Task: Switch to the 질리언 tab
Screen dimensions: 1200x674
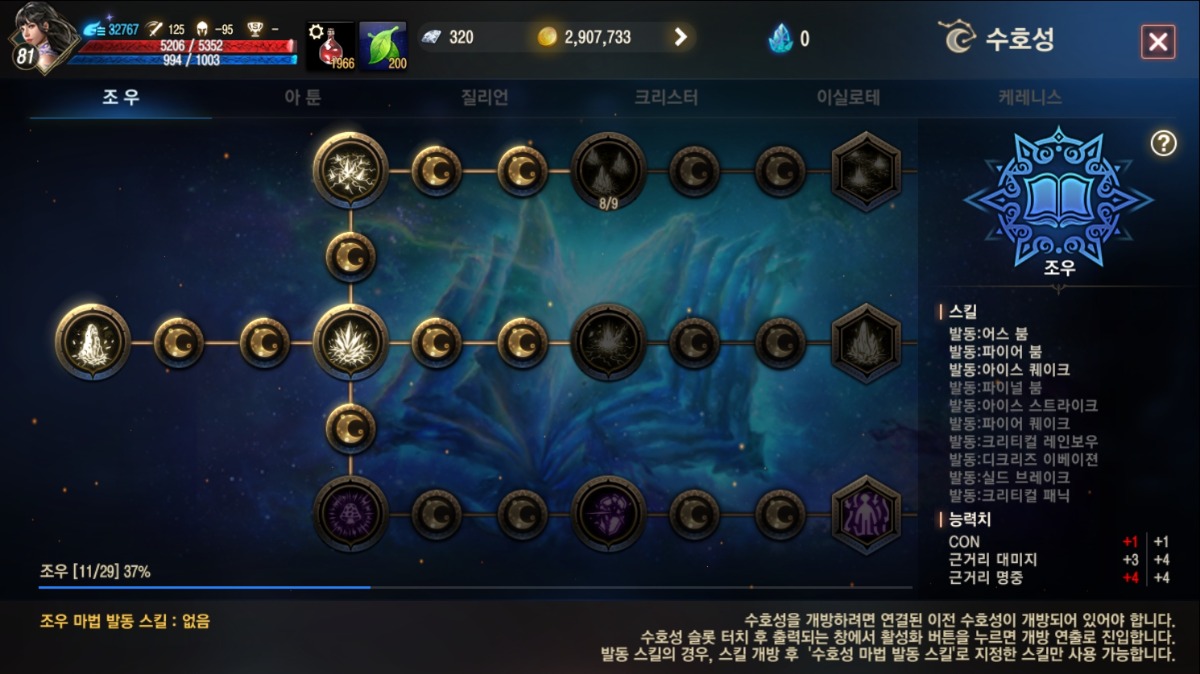Action: pyautogui.click(x=485, y=97)
